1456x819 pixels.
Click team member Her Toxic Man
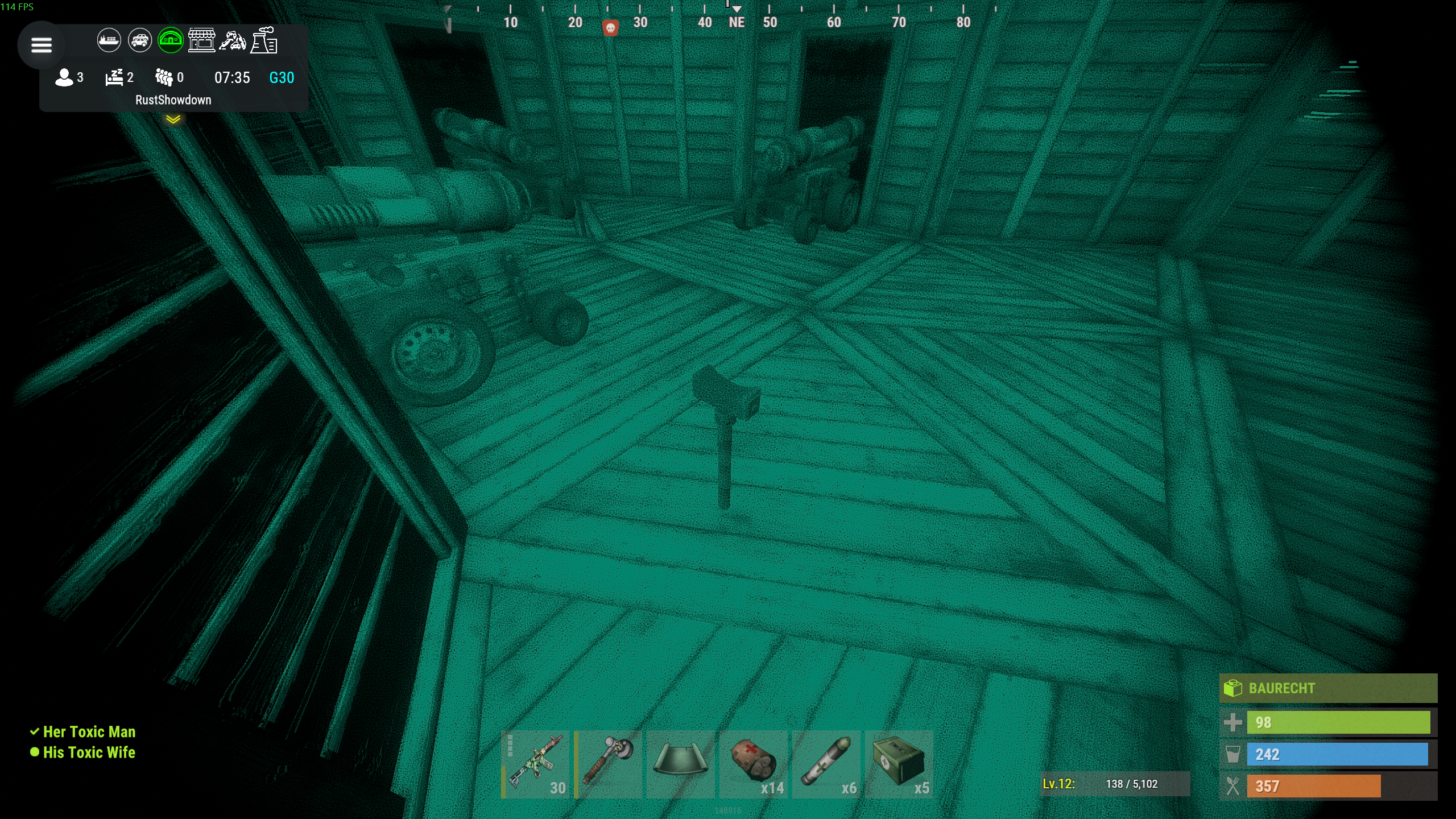89,731
